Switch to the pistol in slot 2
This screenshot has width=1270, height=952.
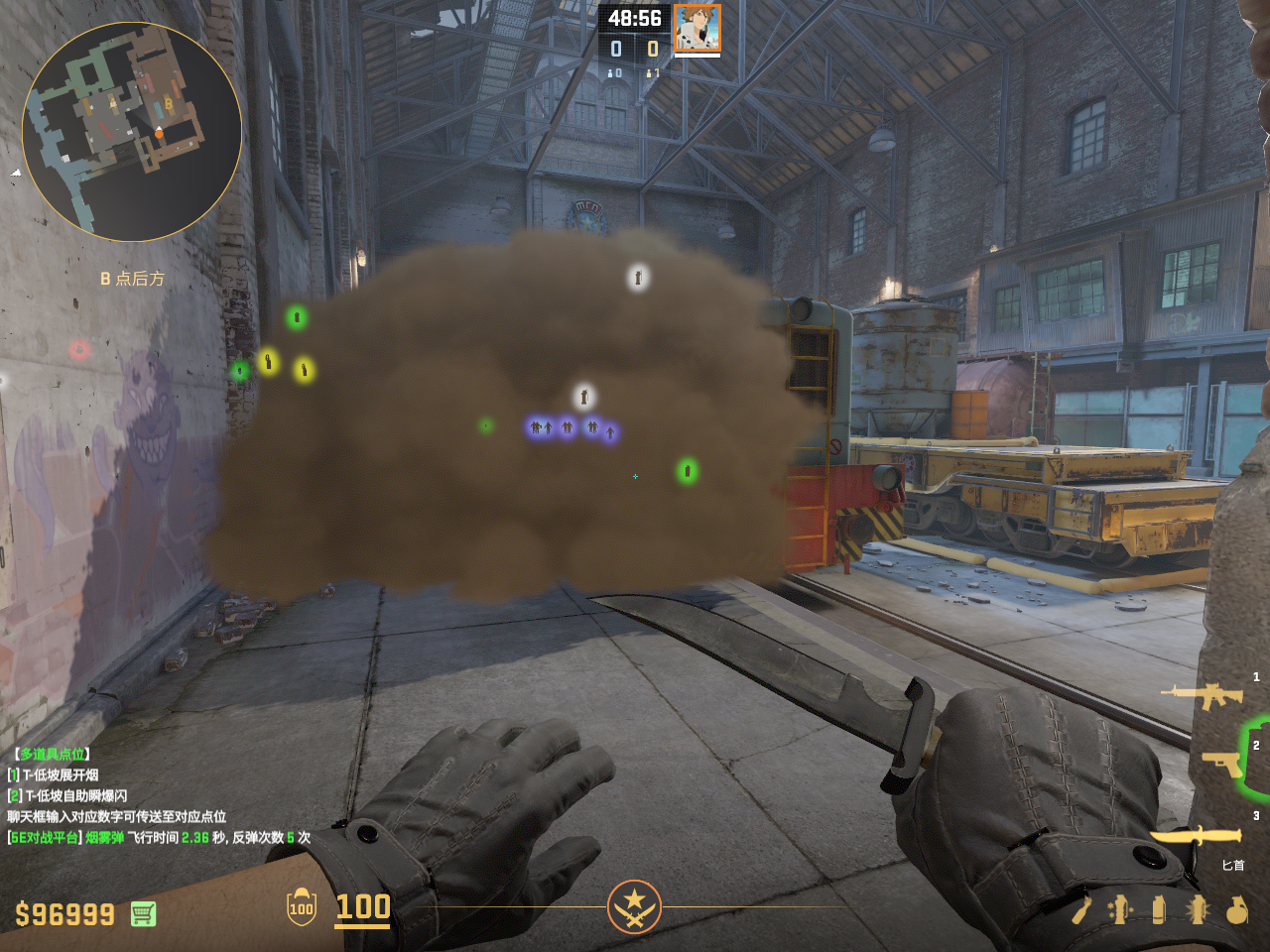point(1222,762)
